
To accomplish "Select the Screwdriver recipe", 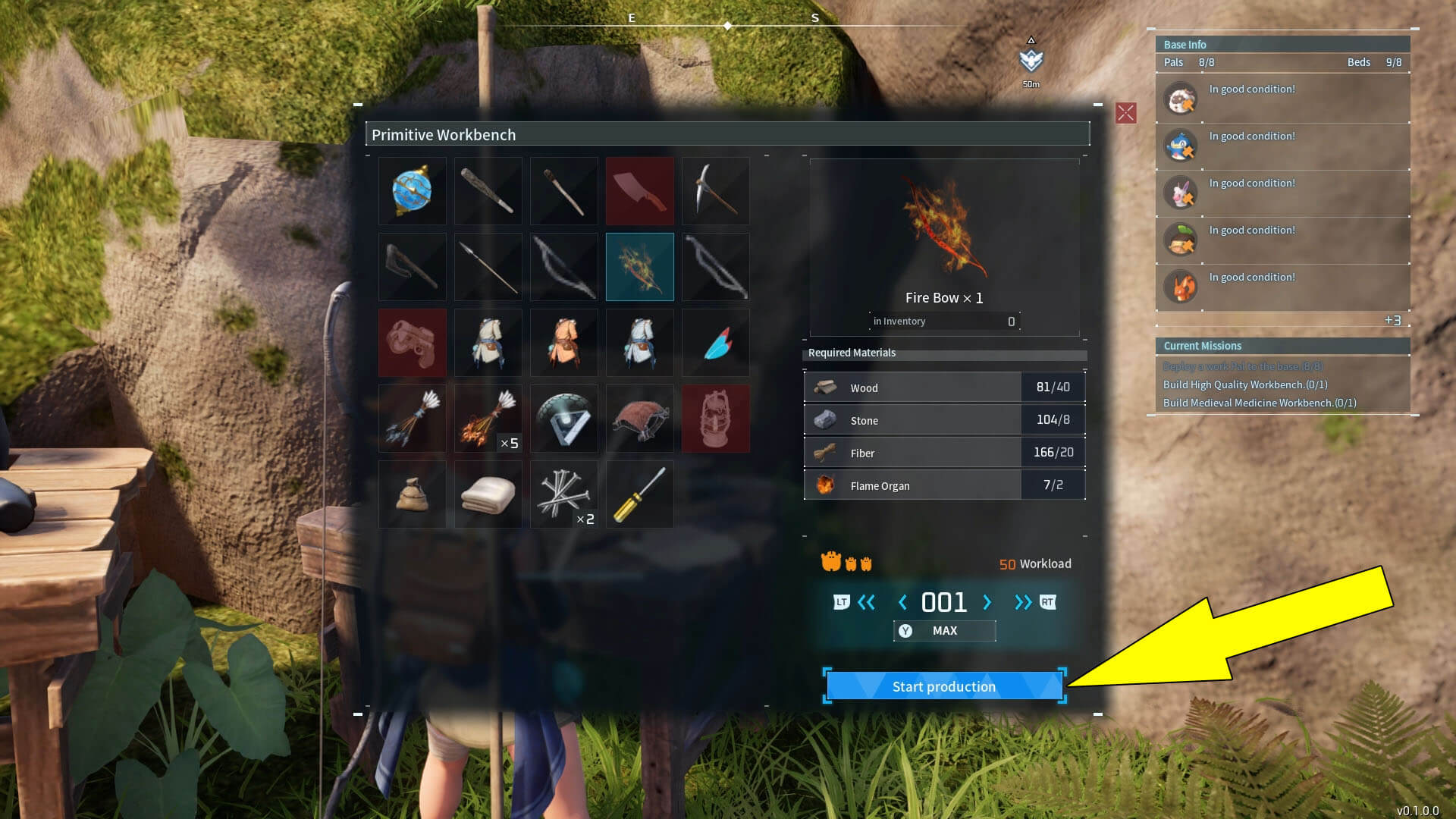I will pyautogui.click(x=639, y=494).
